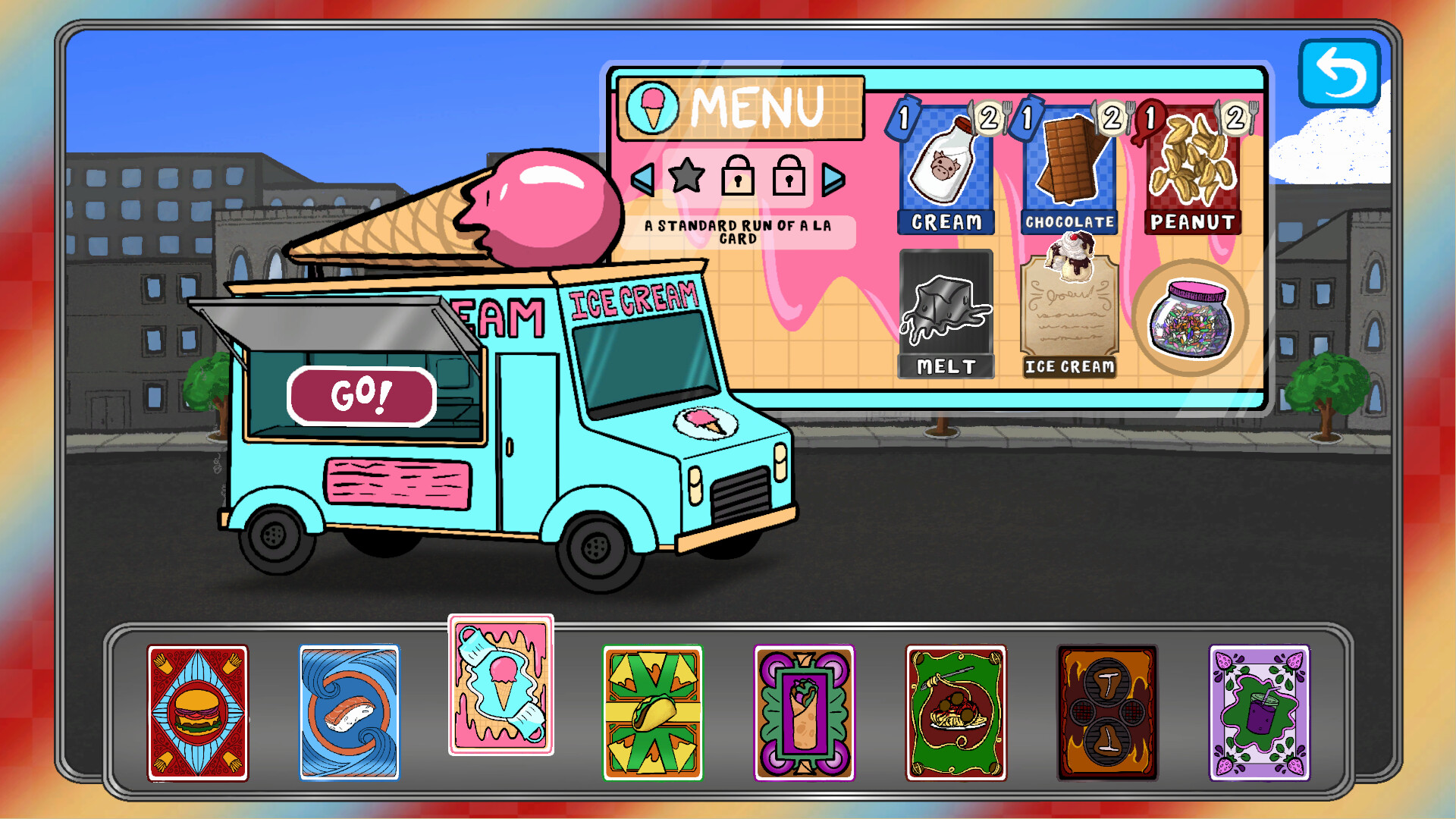Toggle the sushi card selection
This screenshot has height=819, width=1456.
350,713
